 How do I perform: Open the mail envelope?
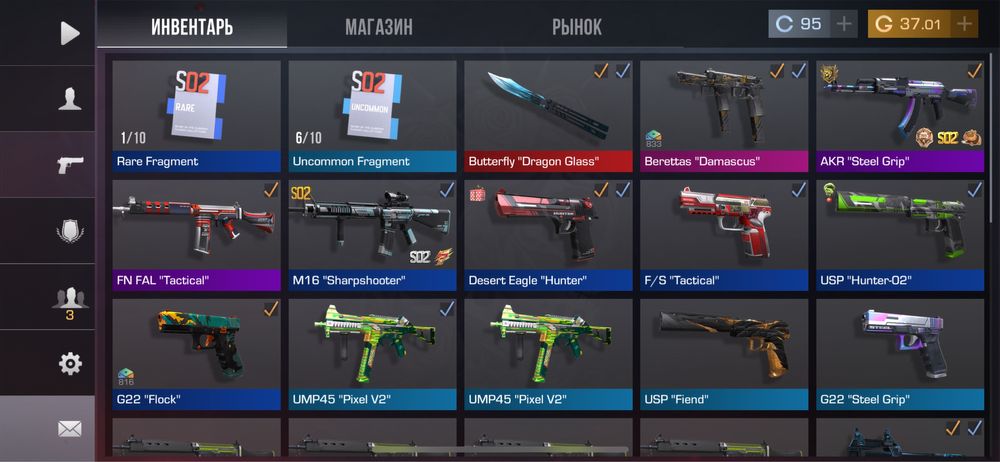tap(69, 428)
